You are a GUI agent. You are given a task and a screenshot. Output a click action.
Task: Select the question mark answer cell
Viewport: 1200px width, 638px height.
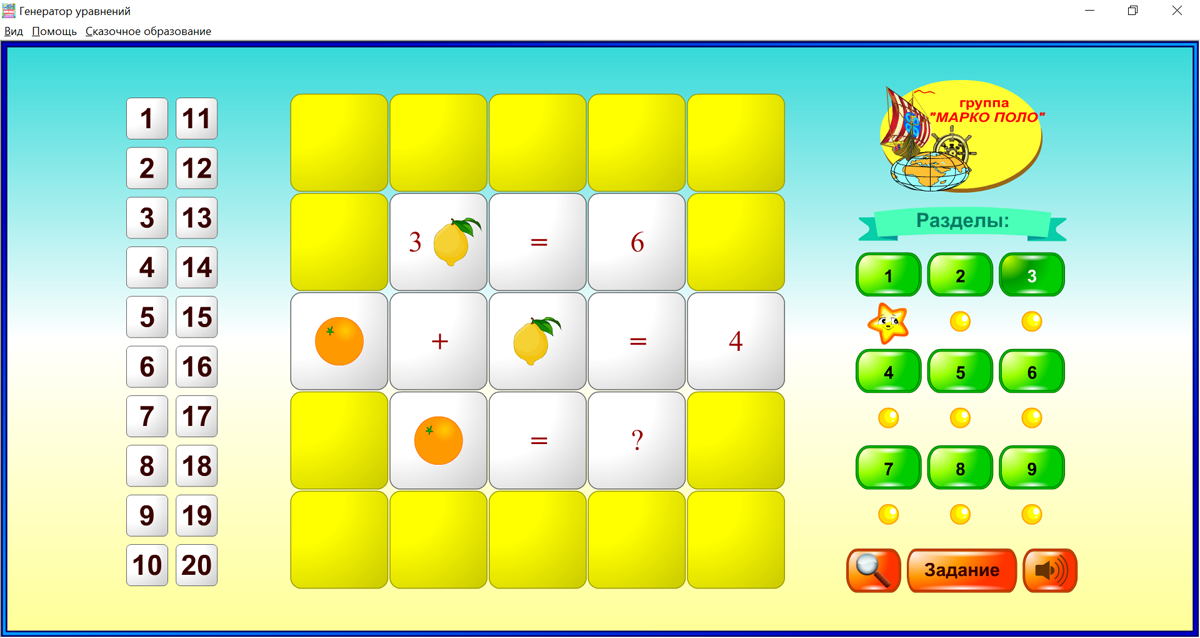point(637,440)
